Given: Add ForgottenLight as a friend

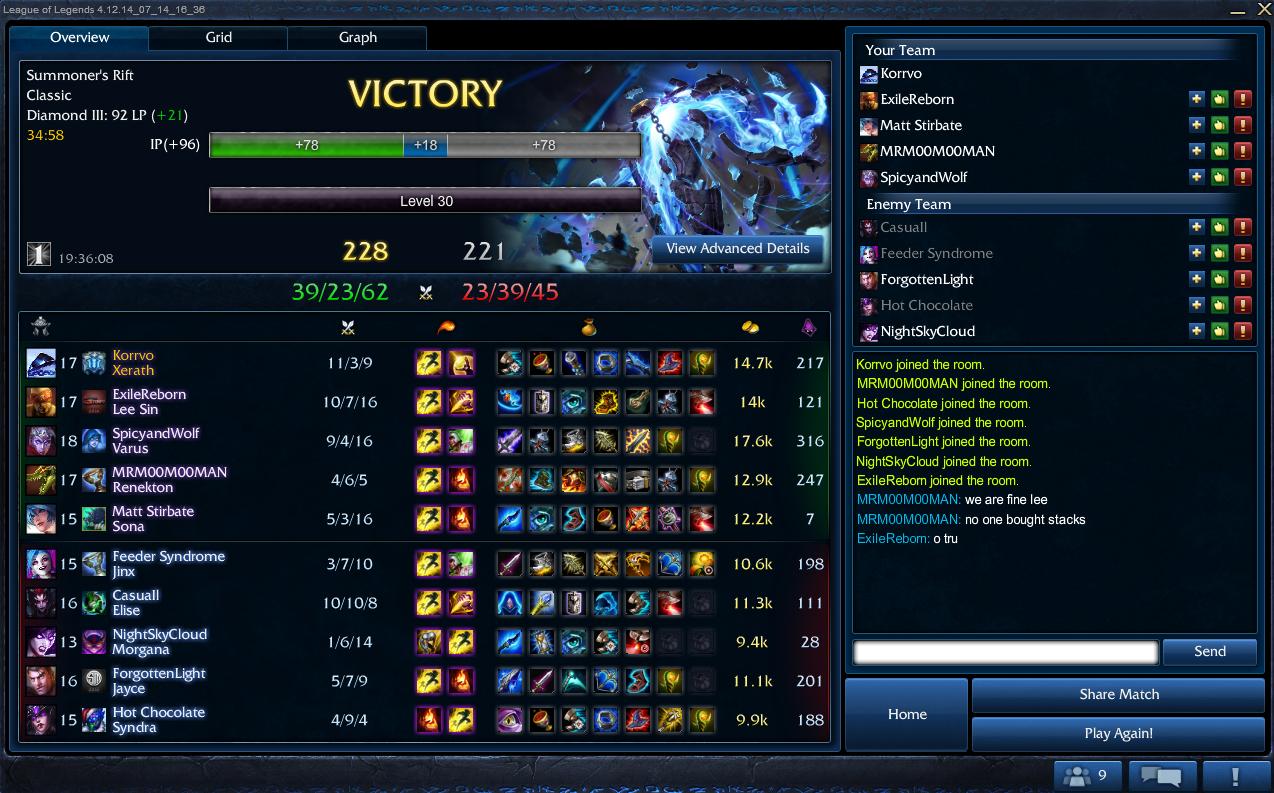Looking at the screenshot, I should [1196, 279].
